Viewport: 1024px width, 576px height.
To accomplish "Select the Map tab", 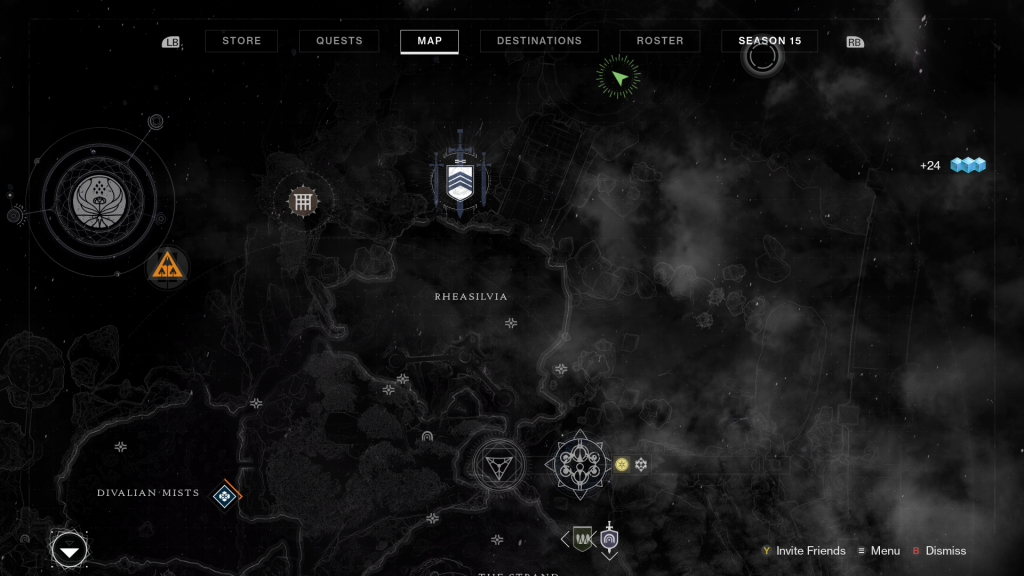I will (429, 41).
